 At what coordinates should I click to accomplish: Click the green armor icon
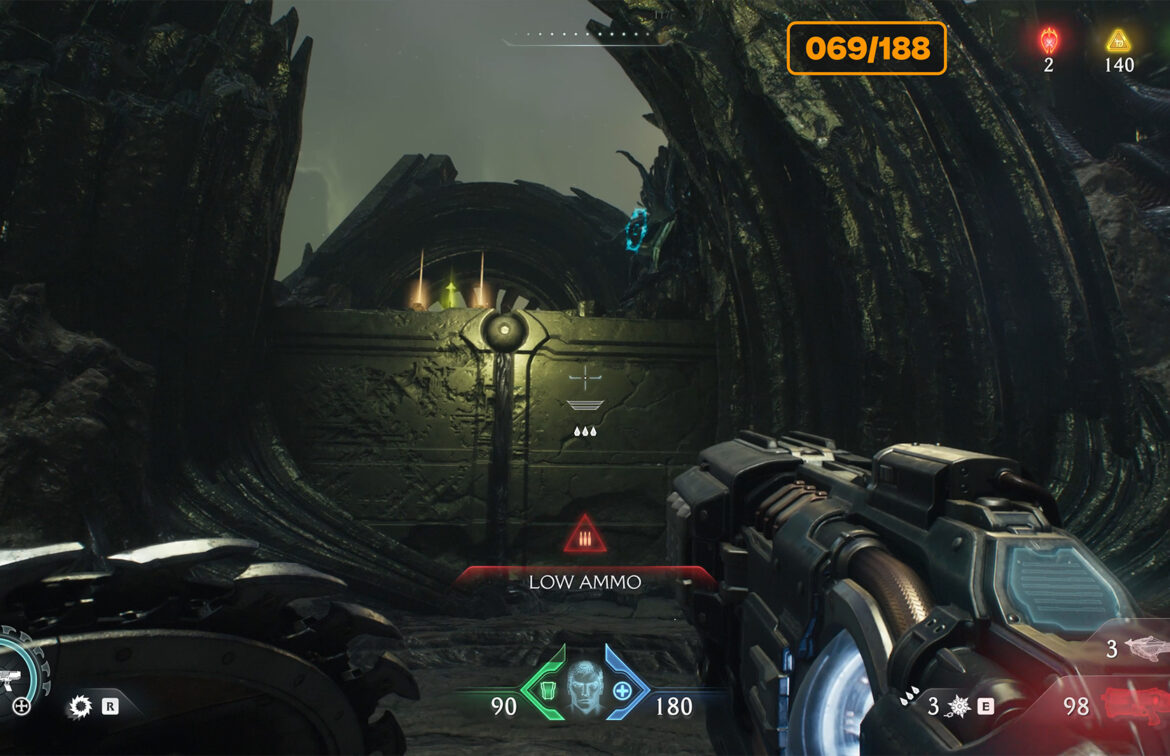547,690
